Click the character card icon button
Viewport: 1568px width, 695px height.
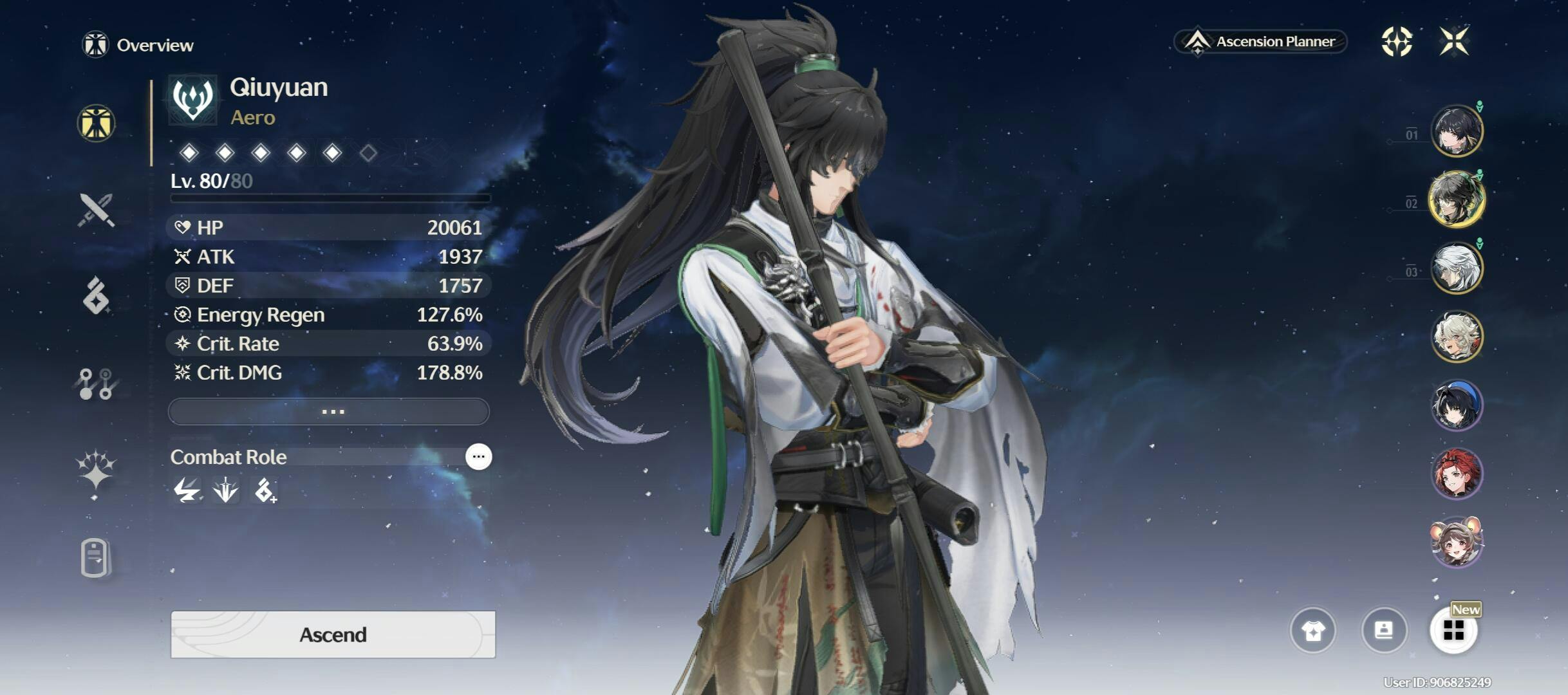(1383, 630)
